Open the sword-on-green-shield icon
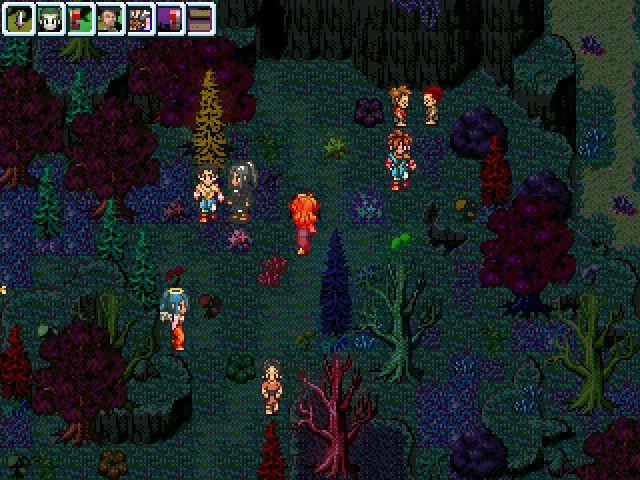Screen dimensions: 640x480 19,18
